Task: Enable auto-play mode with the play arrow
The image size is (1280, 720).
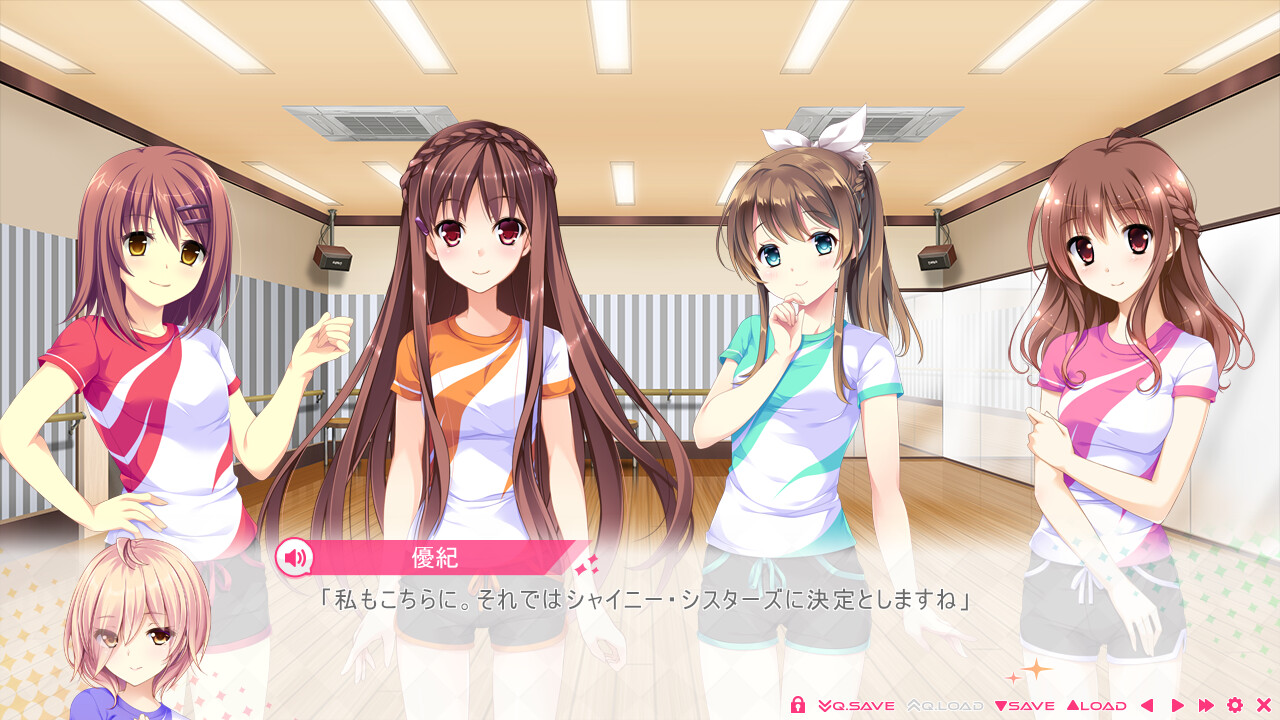Action: tap(1179, 705)
